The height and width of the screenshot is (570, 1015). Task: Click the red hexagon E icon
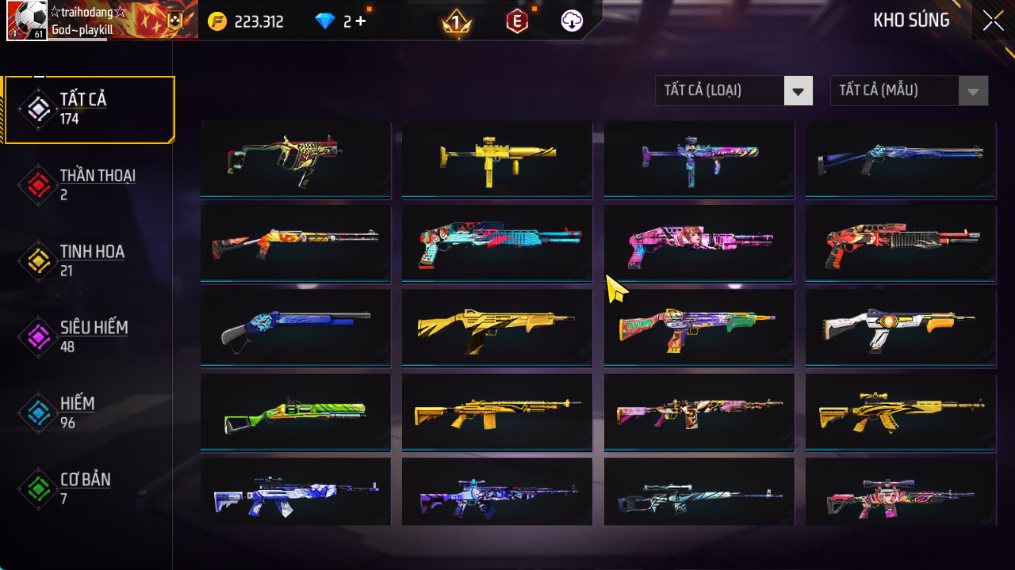coord(516,21)
